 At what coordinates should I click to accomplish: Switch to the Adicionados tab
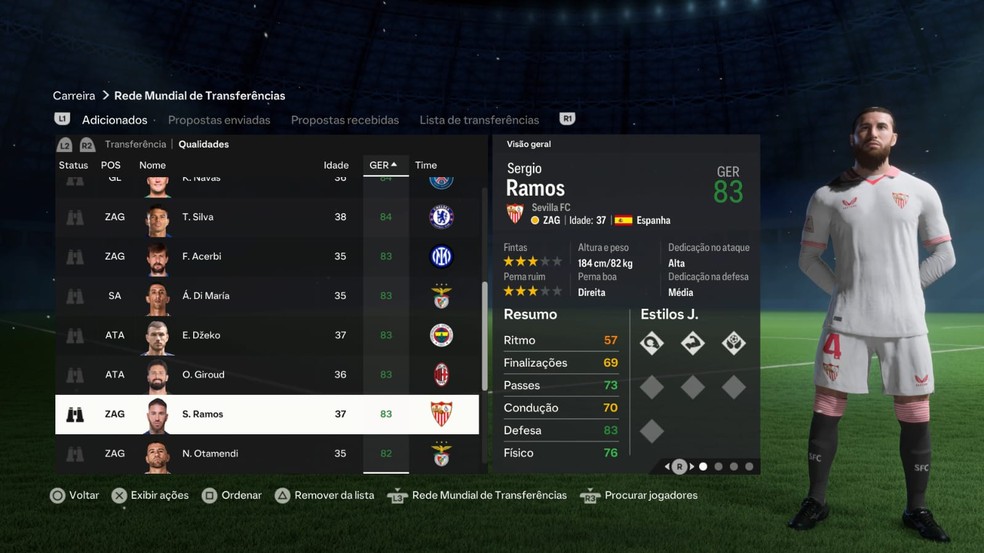(x=114, y=120)
